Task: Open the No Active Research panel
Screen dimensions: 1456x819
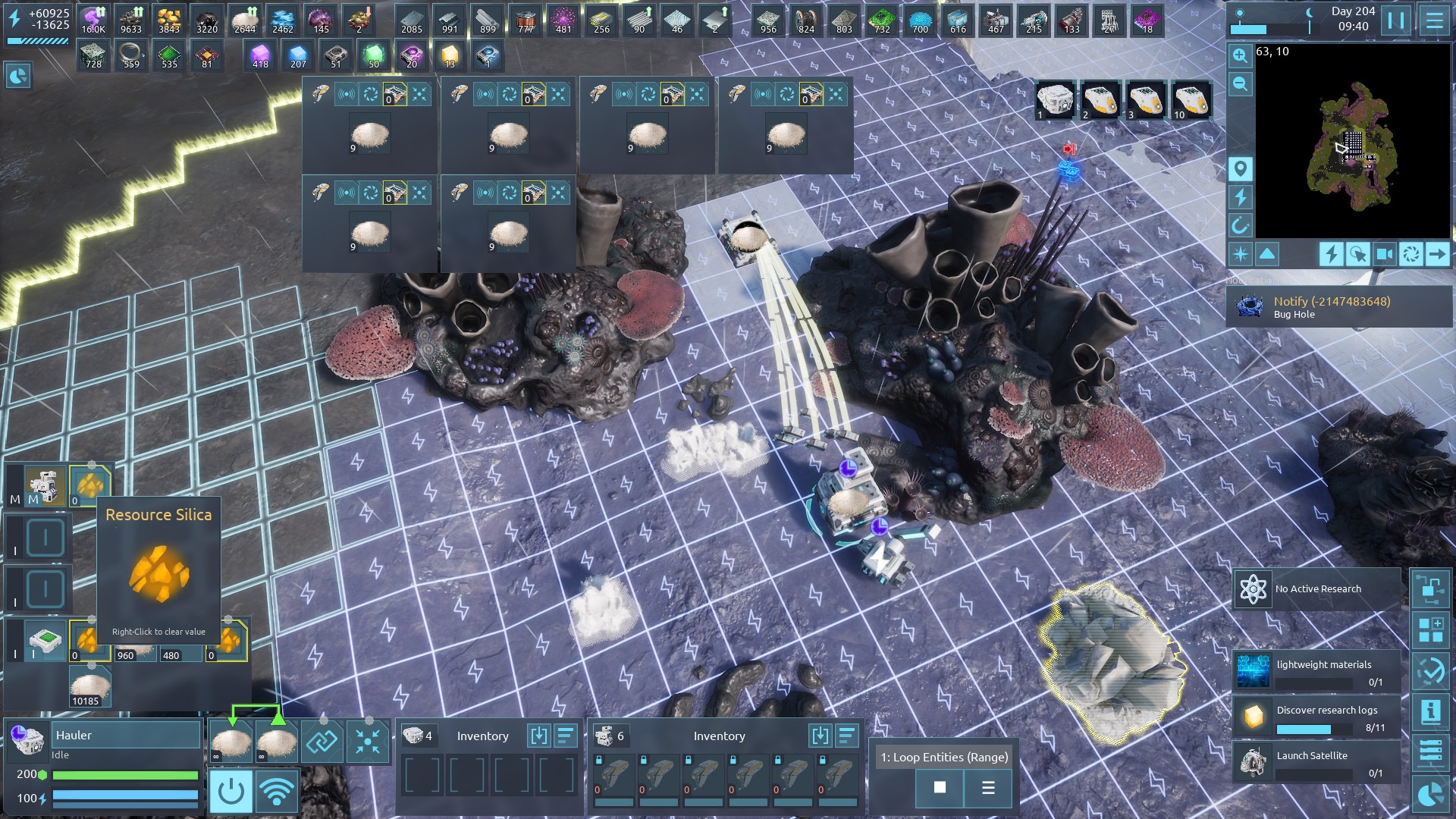Action: click(1316, 589)
